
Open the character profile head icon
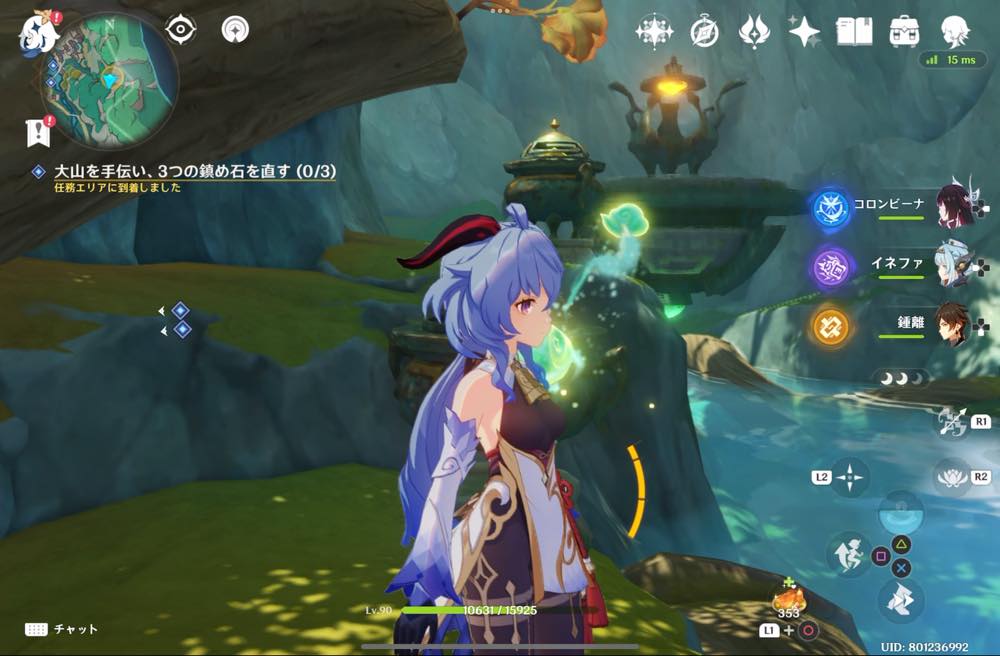955,31
